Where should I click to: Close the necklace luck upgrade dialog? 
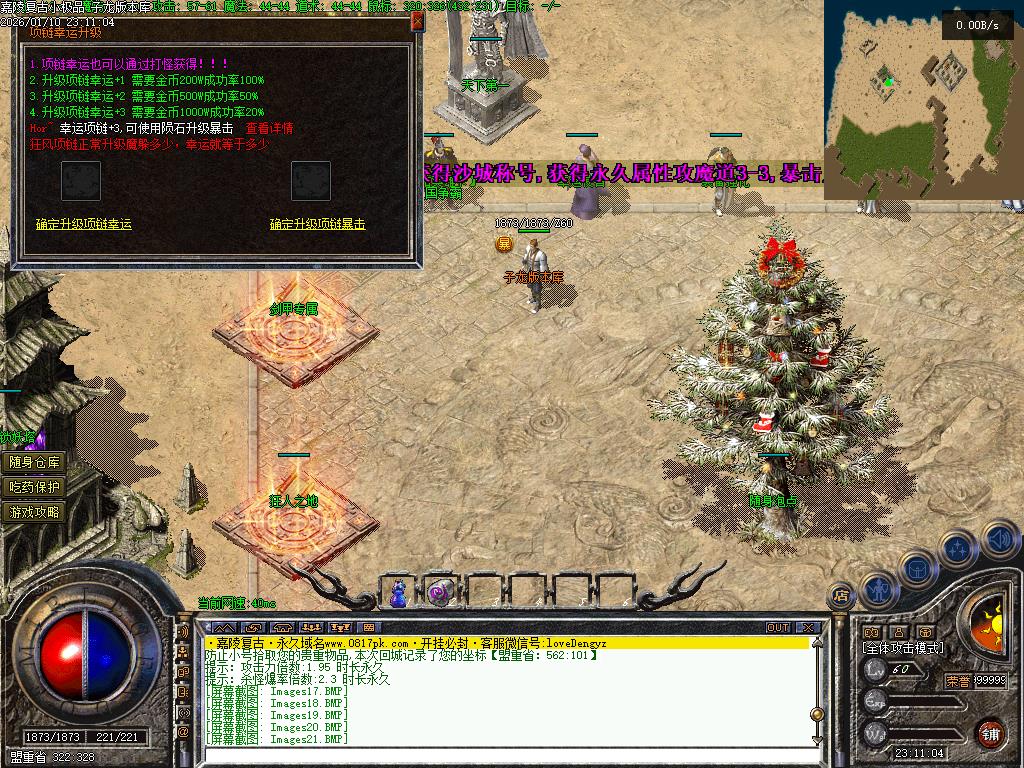pyautogui.click(x=417, y=22)
